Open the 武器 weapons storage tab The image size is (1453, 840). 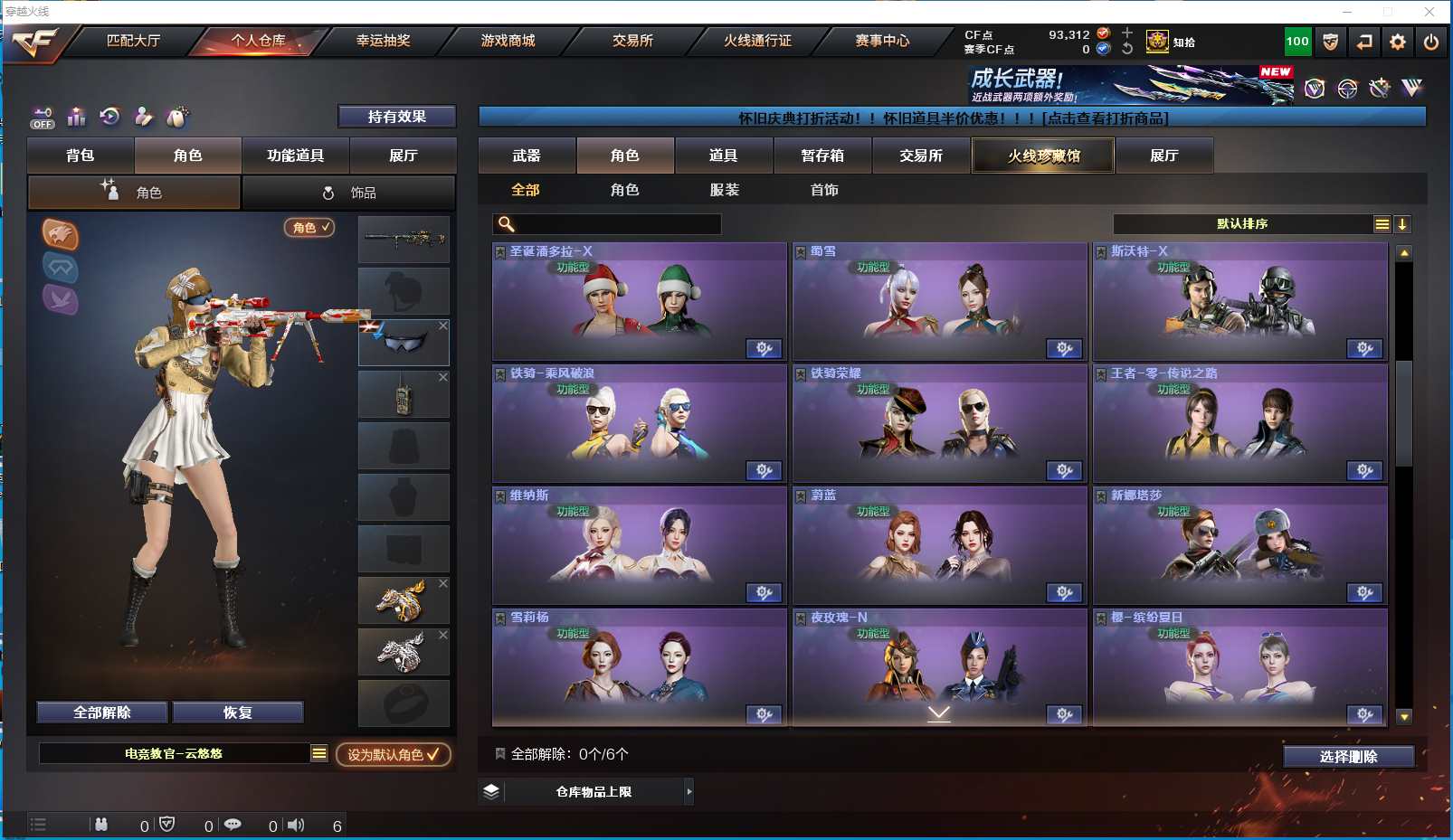point(527,156)
